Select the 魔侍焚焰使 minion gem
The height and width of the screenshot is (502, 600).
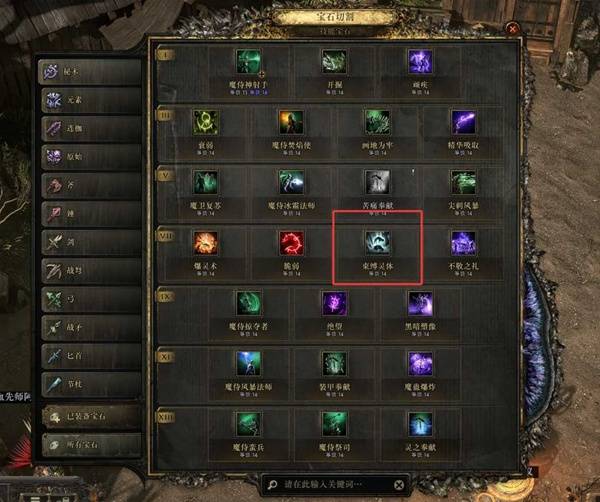click(x=291, y=122)
